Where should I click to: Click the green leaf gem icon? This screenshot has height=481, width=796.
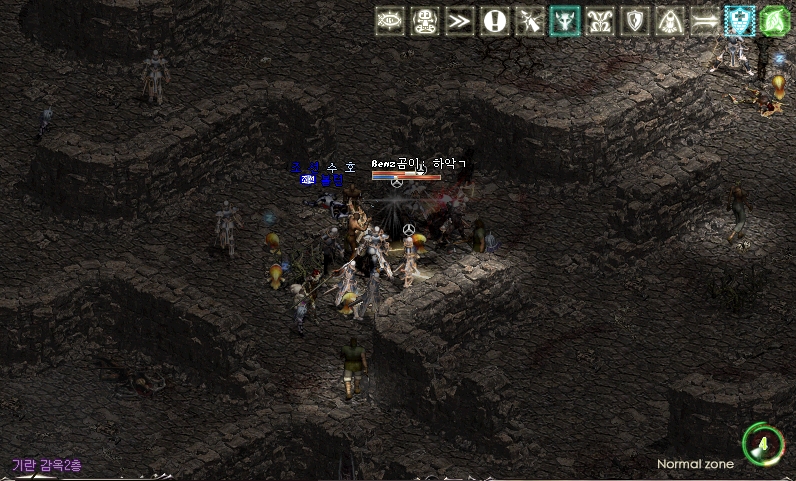[x=775, y=21]
